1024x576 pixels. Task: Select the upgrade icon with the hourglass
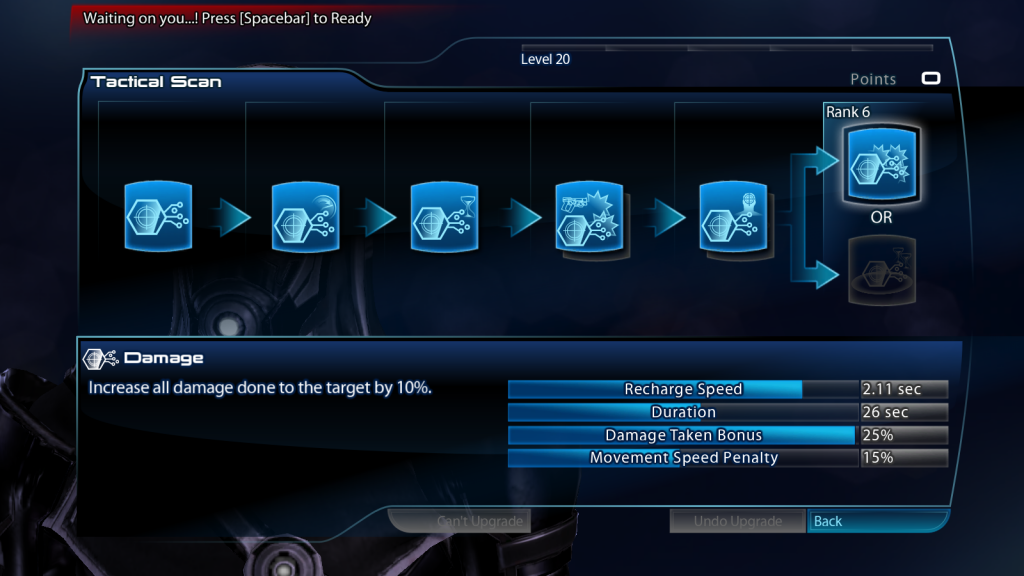click(445, 216)
